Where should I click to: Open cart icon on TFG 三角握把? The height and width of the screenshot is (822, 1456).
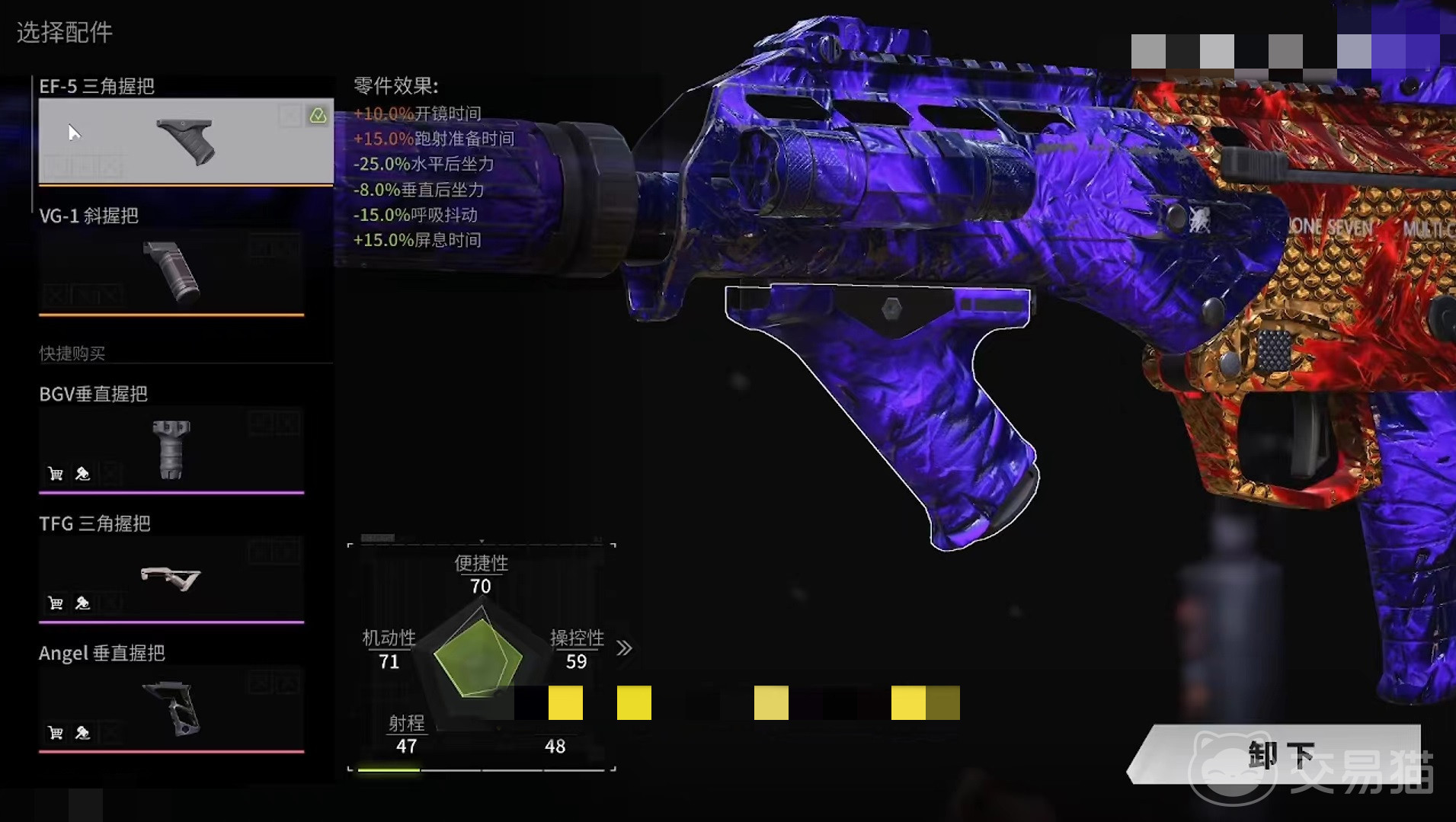point(56,603)
